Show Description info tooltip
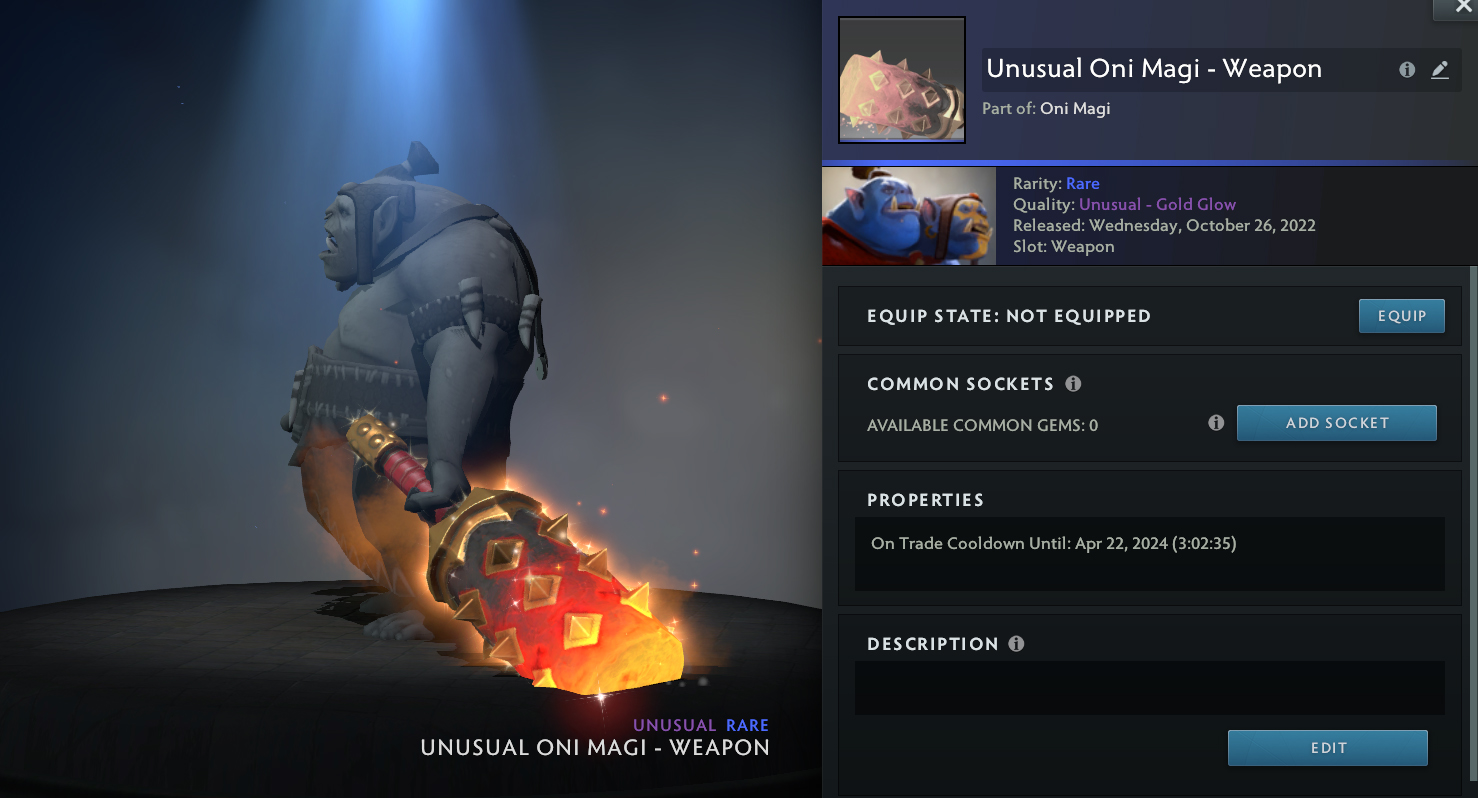Viewport: 1478px width, 798px height. pos(1016,644)
